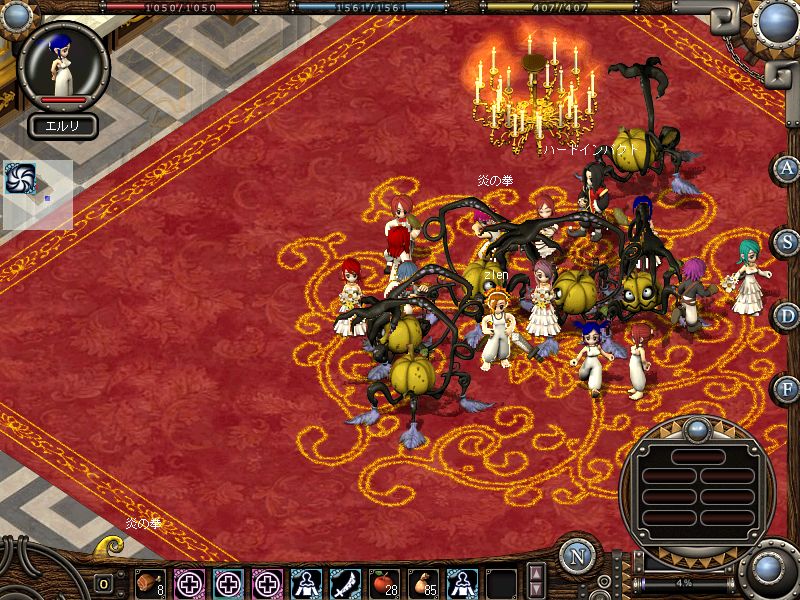Select the エルリ name plate

coord(62,126)
